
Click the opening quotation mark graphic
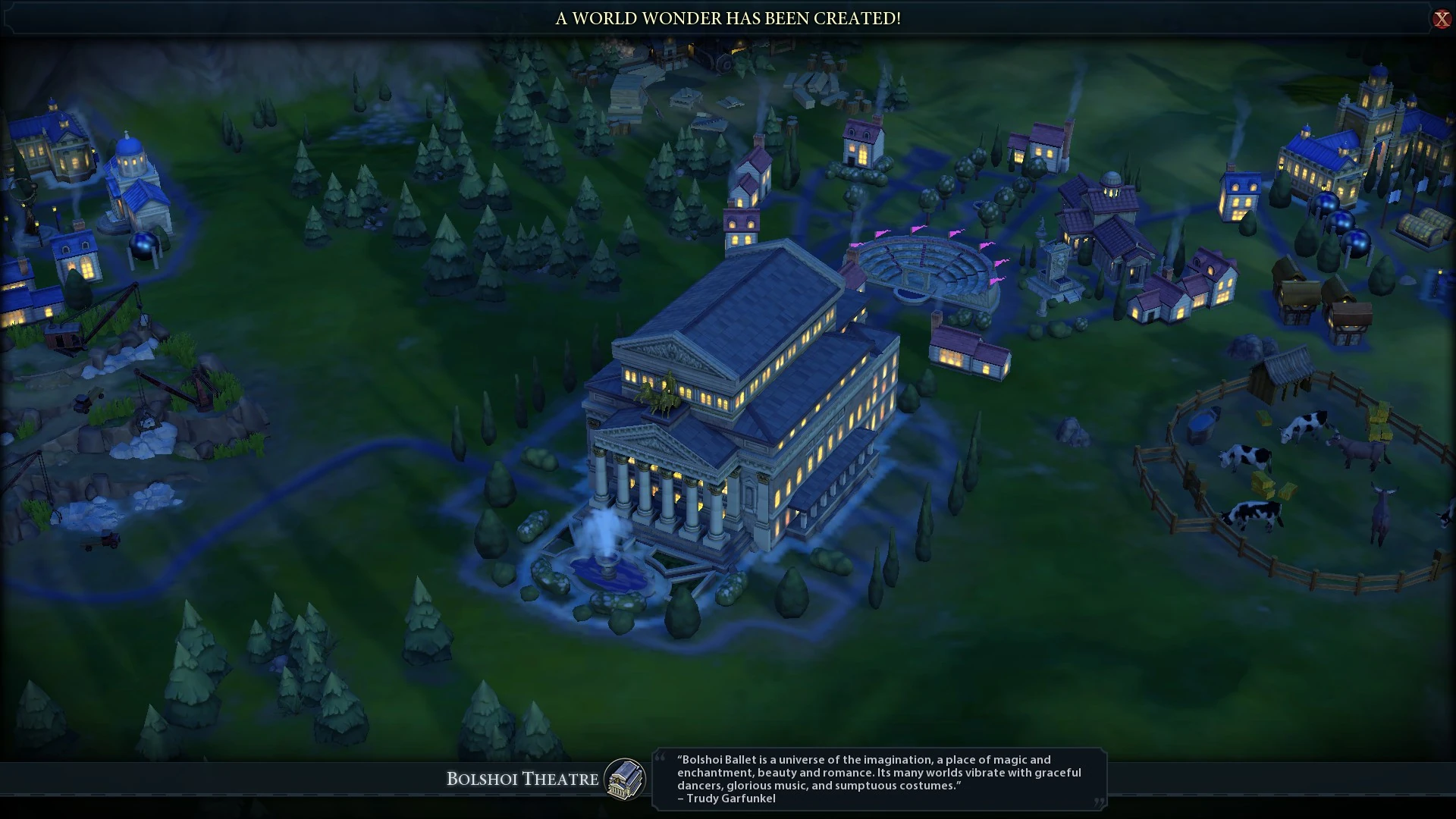click(x=661, y=758)
